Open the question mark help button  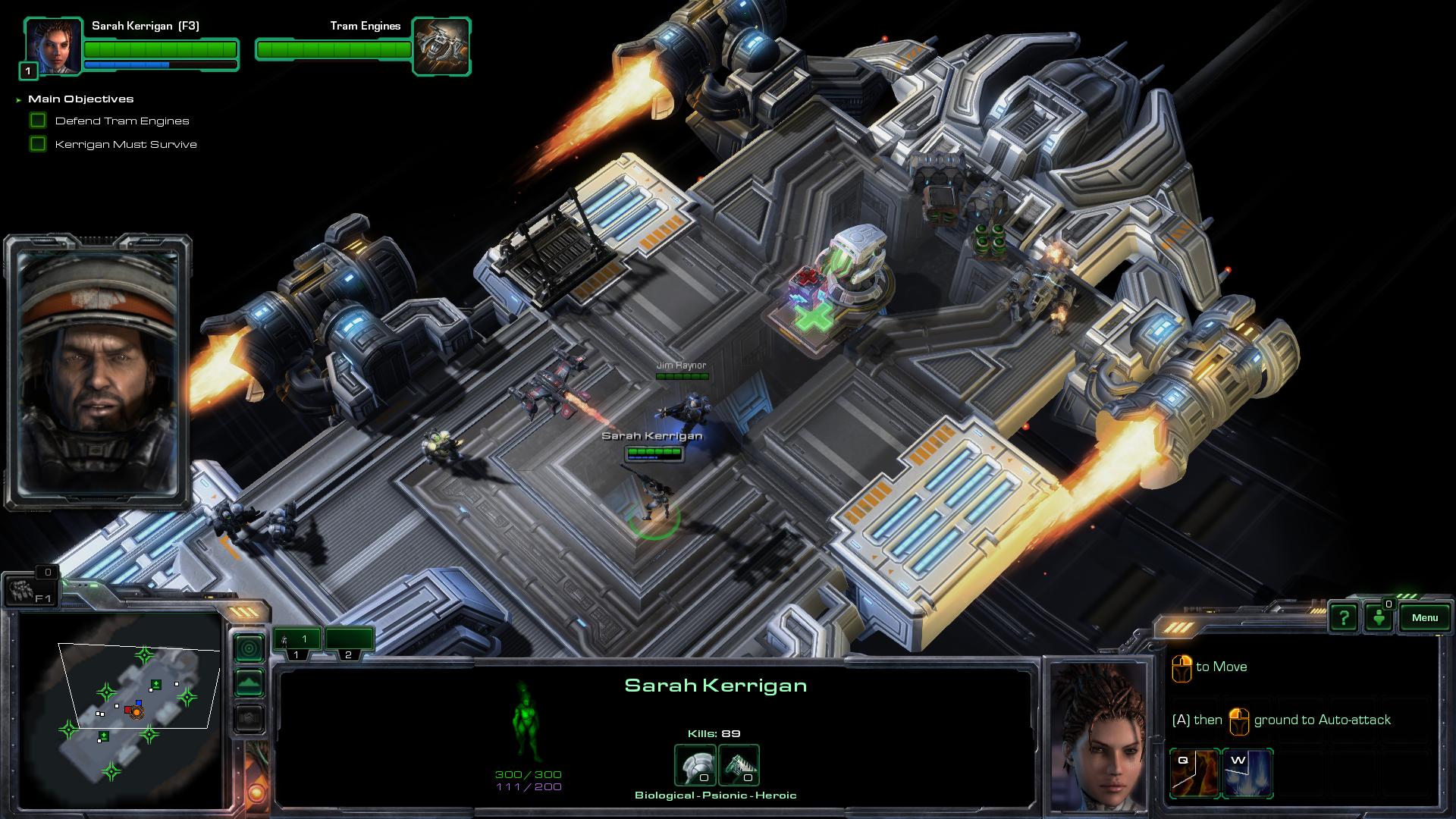(x=1344, y=617)
